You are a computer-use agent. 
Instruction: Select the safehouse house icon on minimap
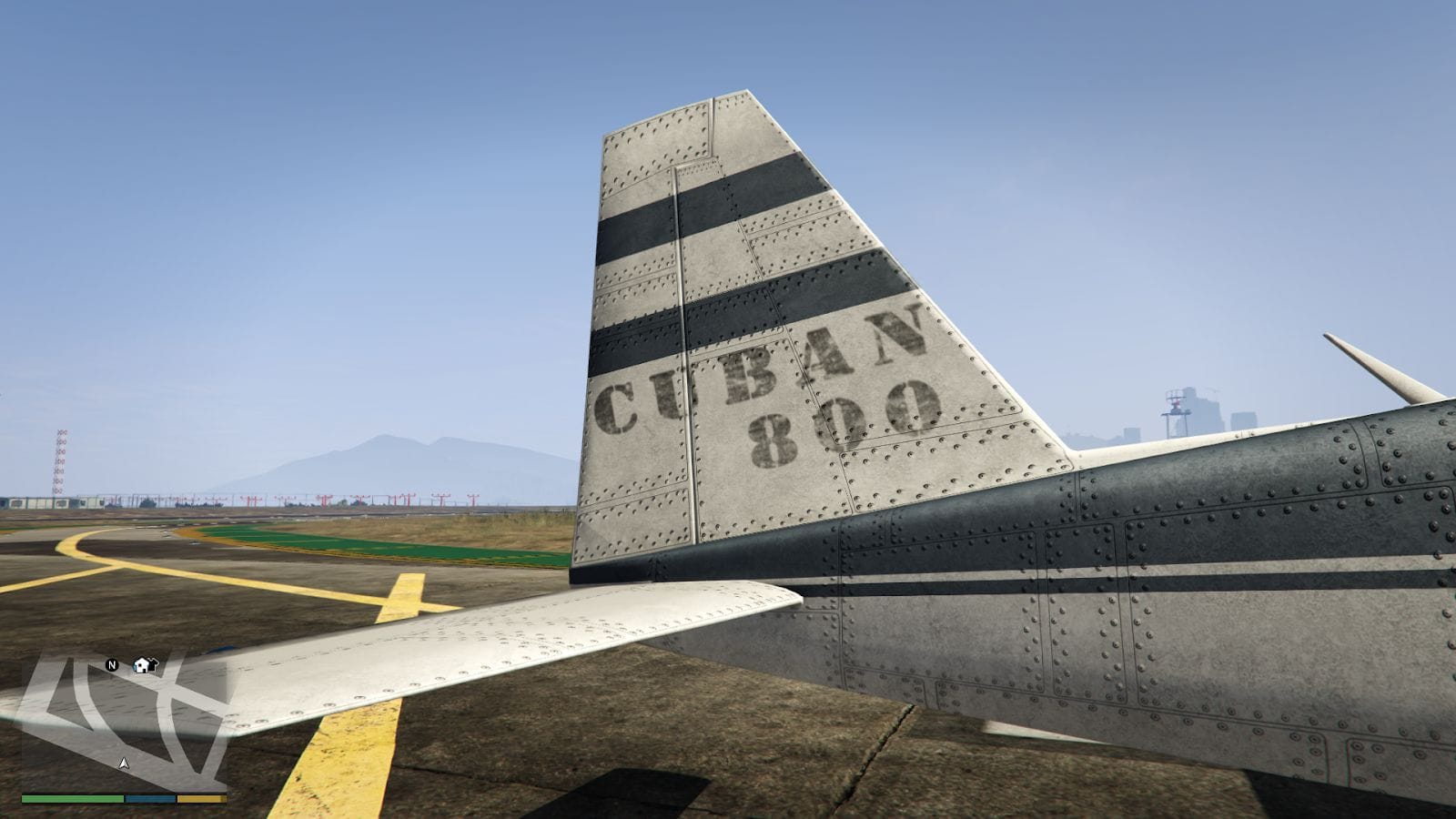141,666
